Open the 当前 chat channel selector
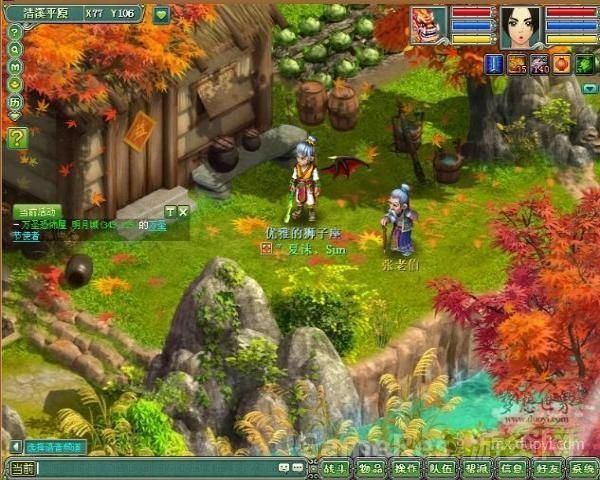Screen dimensions: 600x480 22,468
